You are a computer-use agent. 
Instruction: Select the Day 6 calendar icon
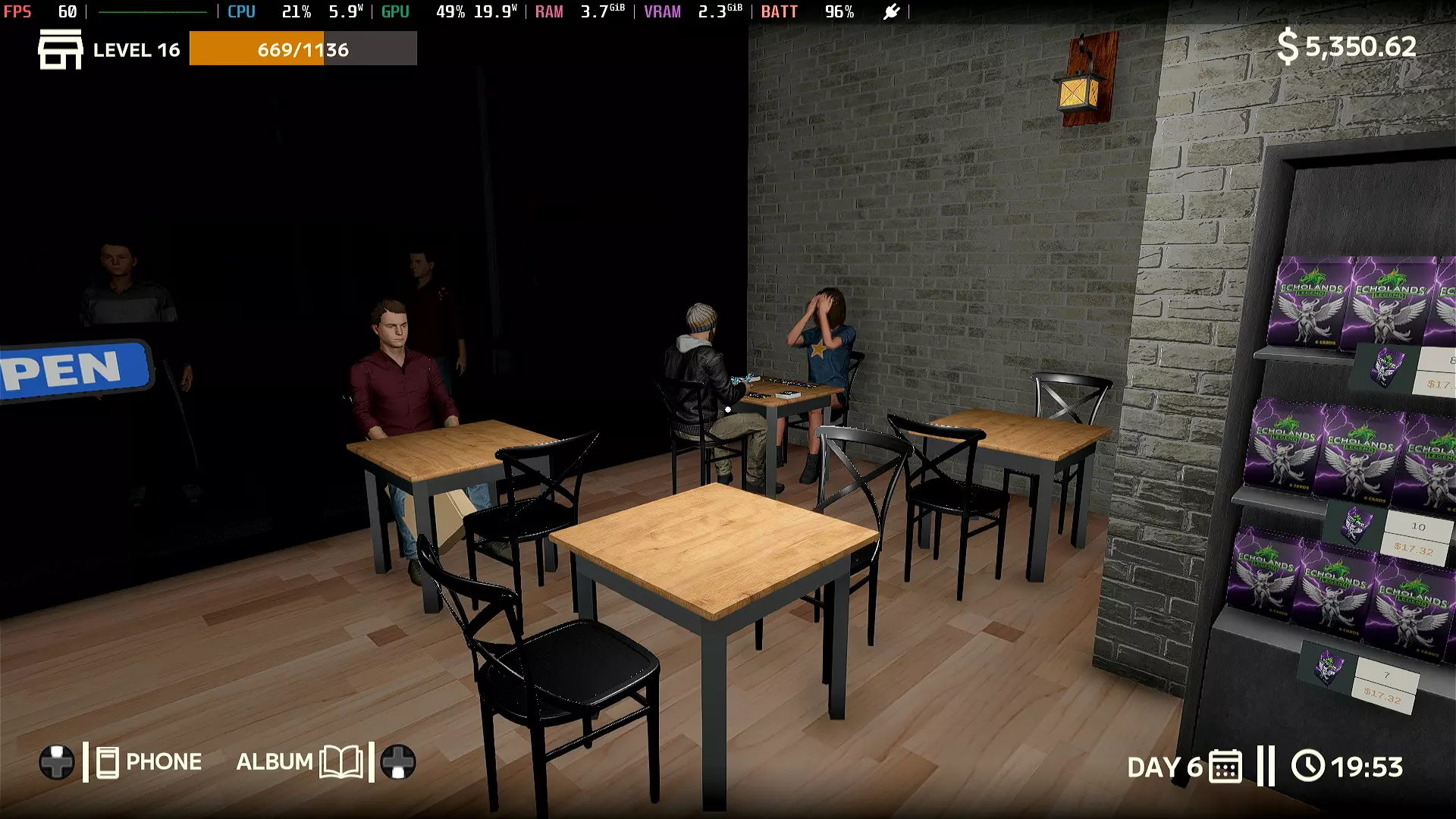[1225, 767]
